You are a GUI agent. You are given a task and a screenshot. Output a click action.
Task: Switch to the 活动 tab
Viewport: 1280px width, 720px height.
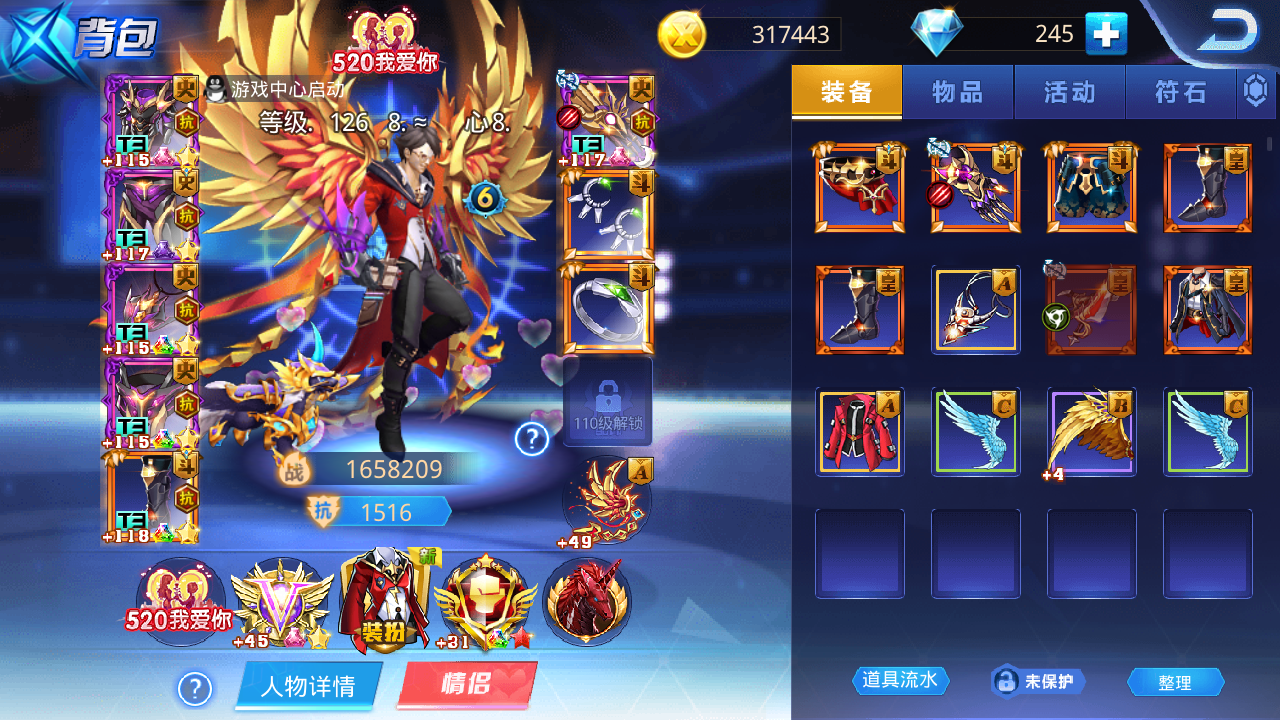click(x=1070, y=91)
